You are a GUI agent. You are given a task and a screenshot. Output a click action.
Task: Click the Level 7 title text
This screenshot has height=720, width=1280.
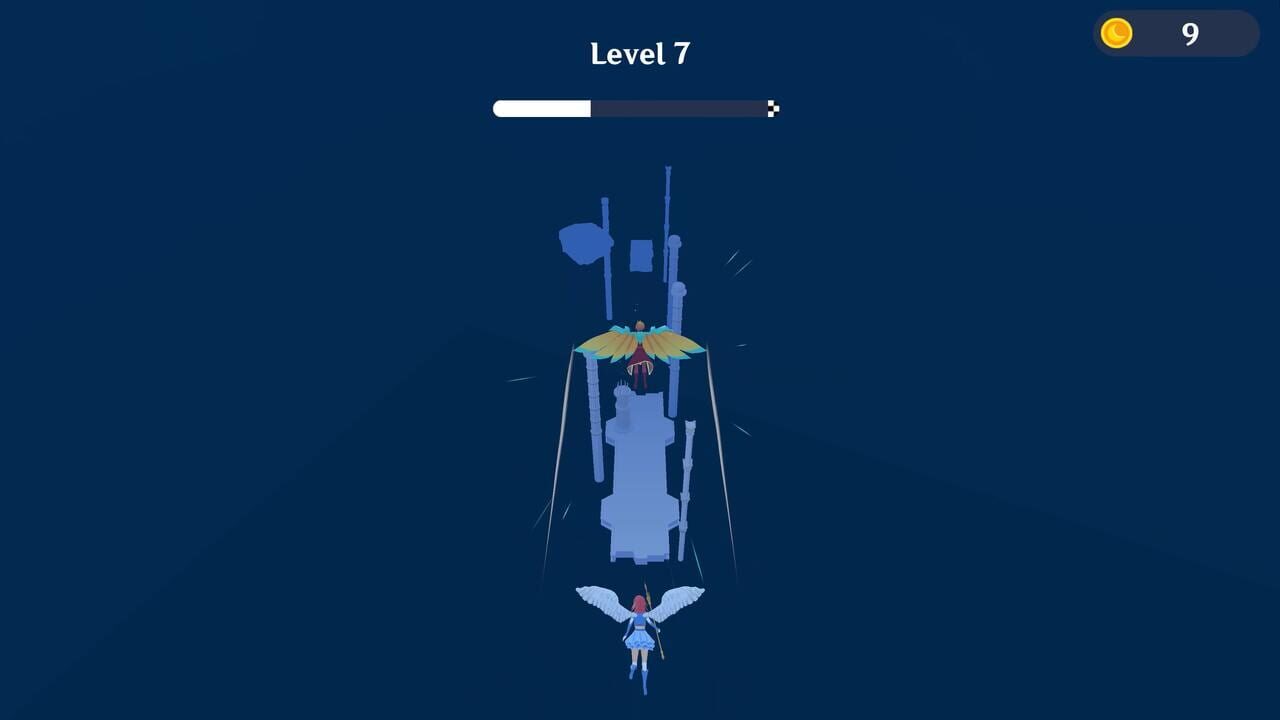pos(641,52)
